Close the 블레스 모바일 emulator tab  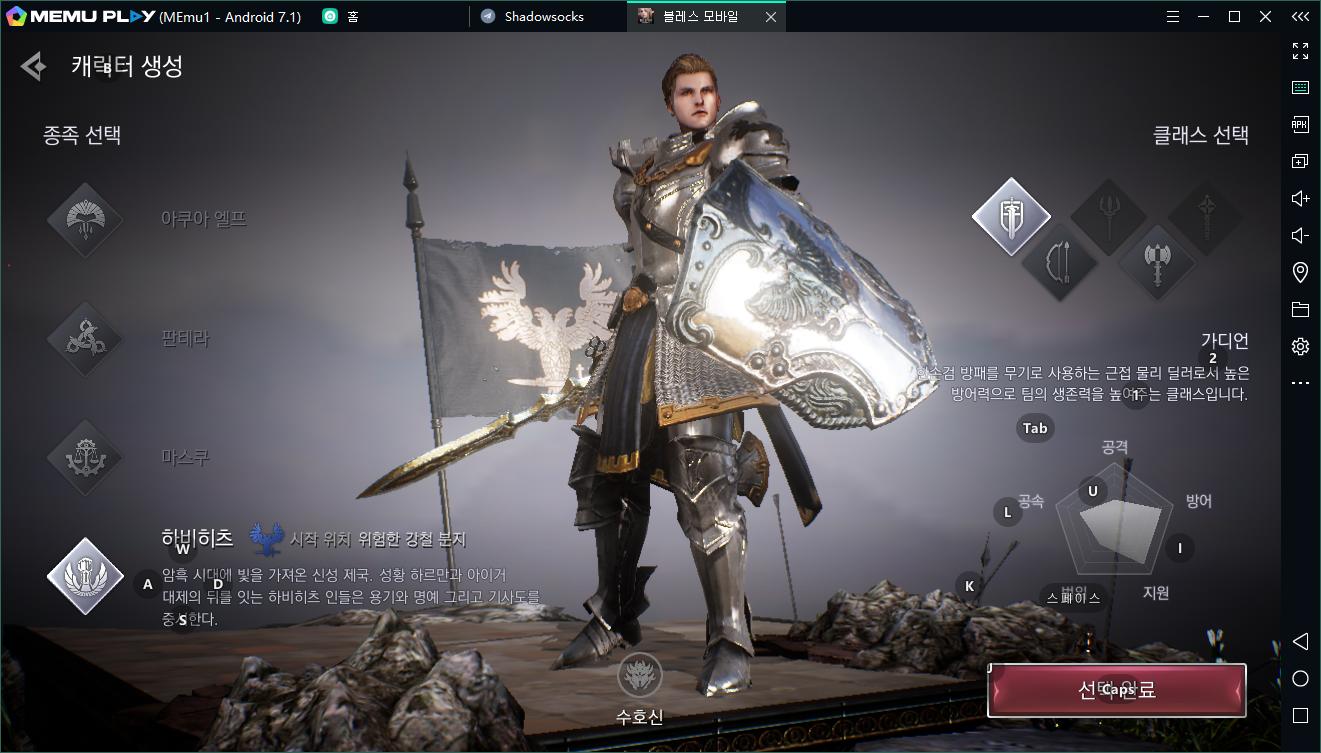(770, 16)
